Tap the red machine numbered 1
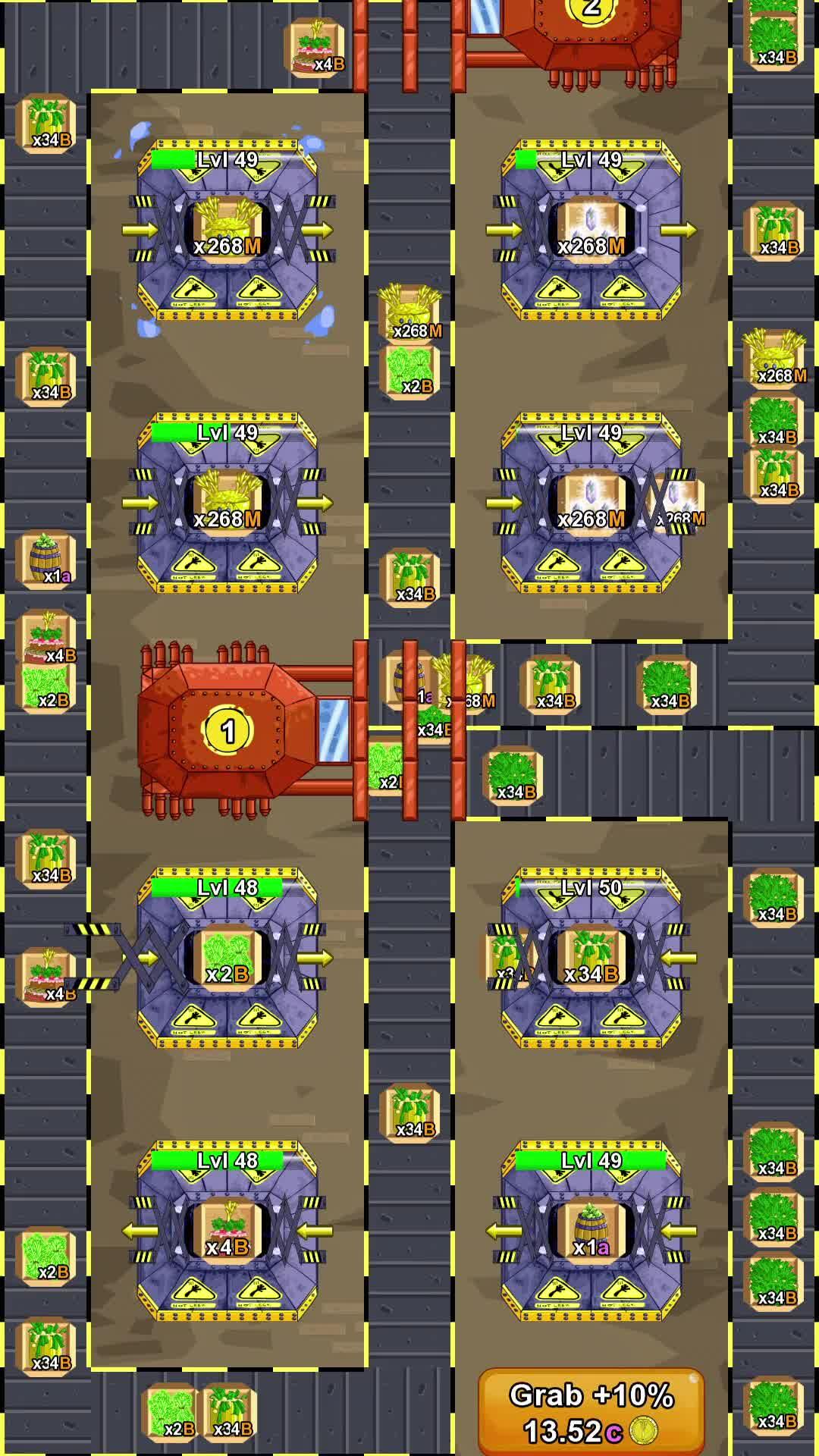The width and height of the screenshot is (819, 1456). (228, 731)
